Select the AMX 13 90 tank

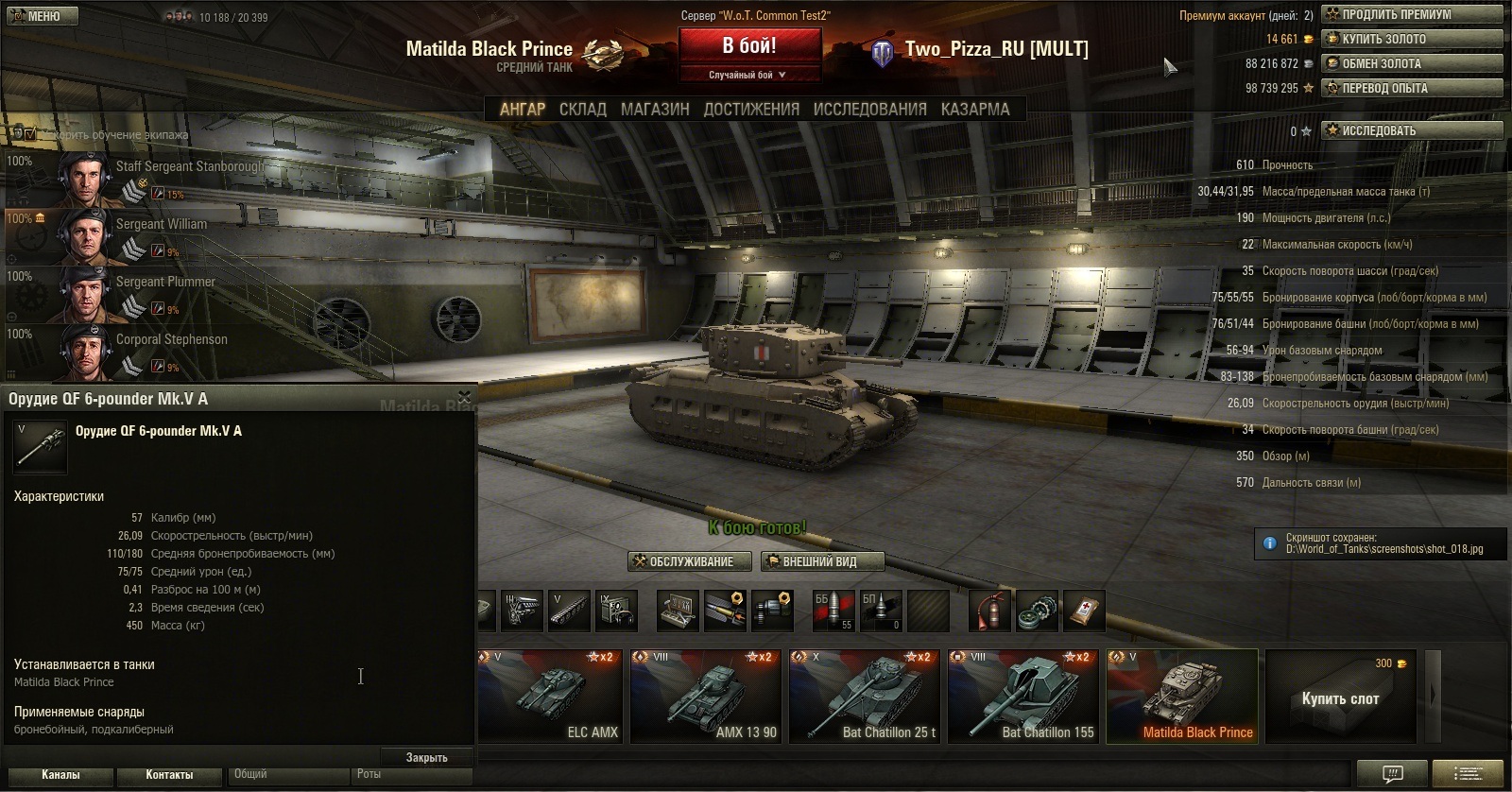click(x=705, y=696)
